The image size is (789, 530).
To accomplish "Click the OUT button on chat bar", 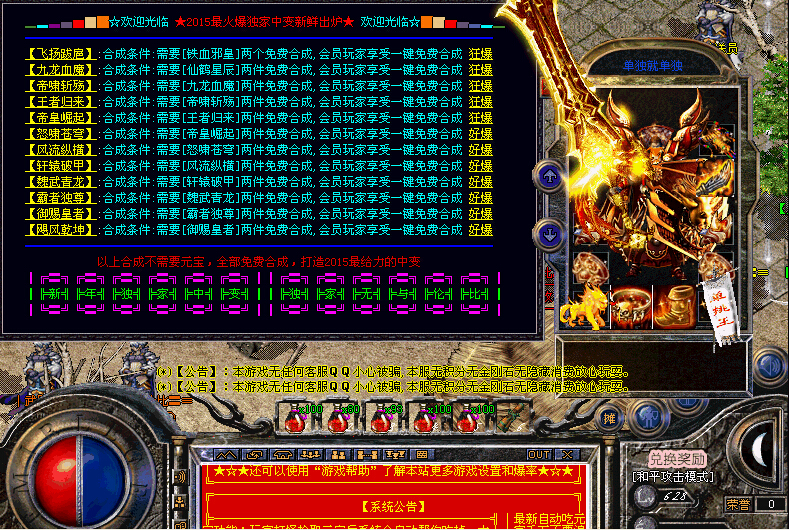I will point(539,455).
